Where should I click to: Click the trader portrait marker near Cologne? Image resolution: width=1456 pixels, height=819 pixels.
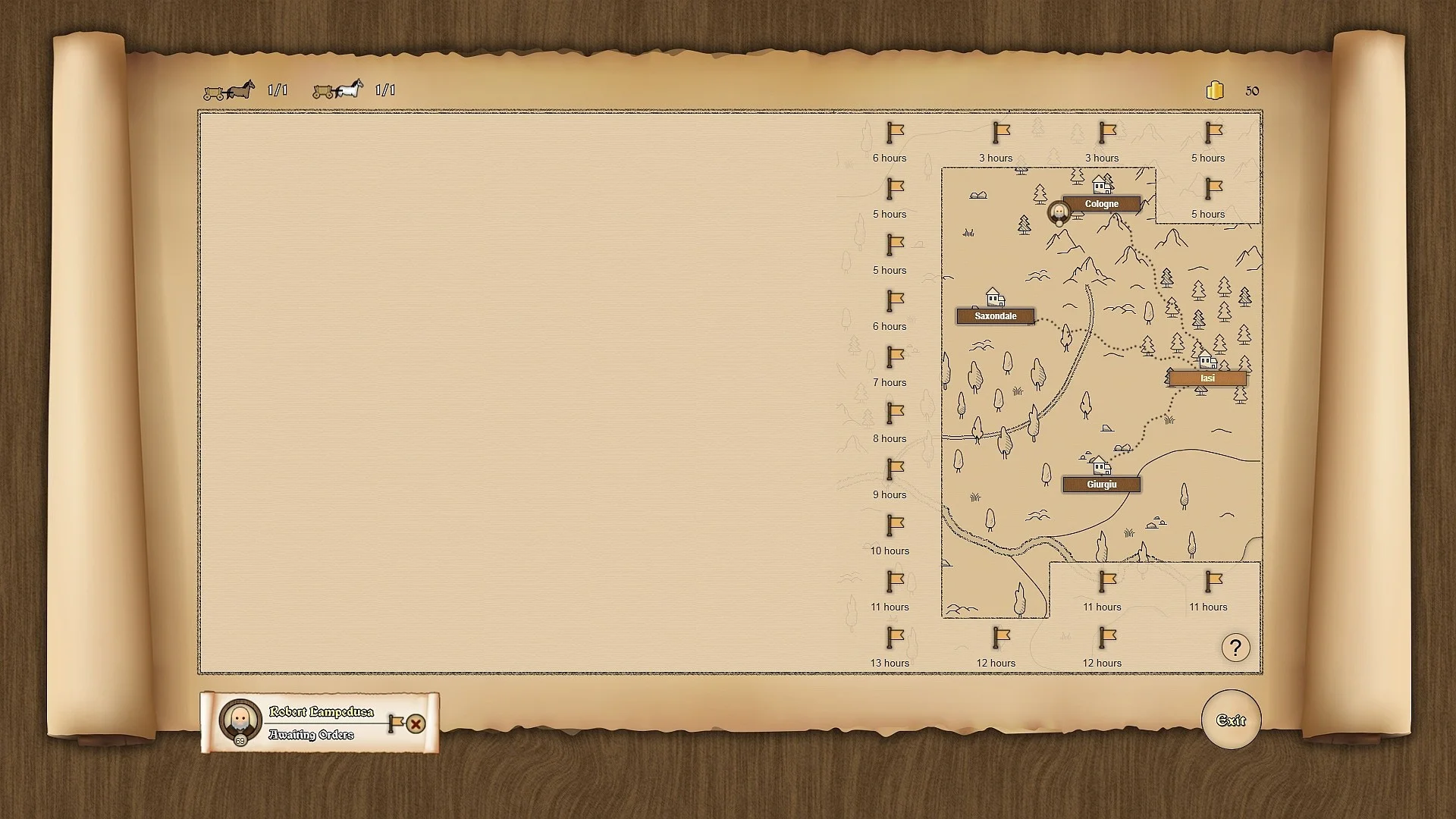[1059, 212]
